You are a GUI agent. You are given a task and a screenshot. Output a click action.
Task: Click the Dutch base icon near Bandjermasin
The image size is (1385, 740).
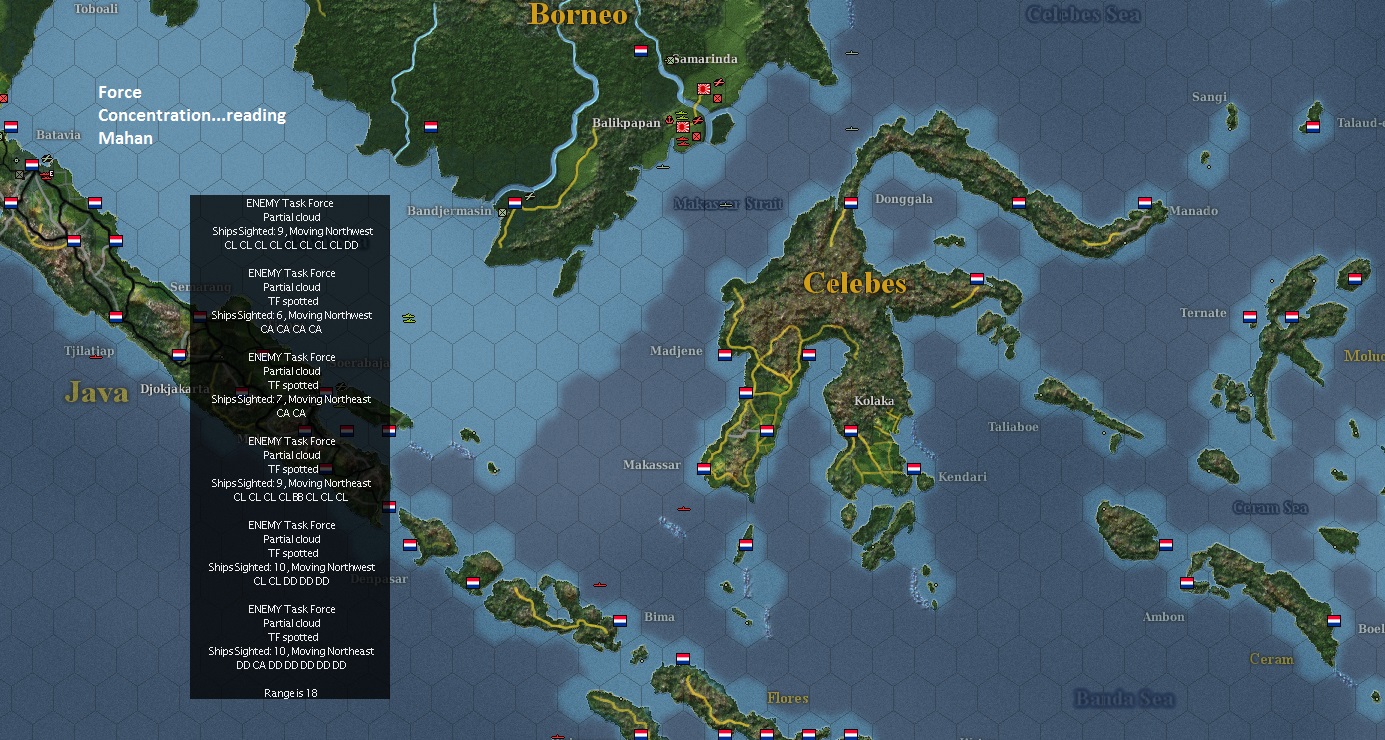click(x=515, y=201)
